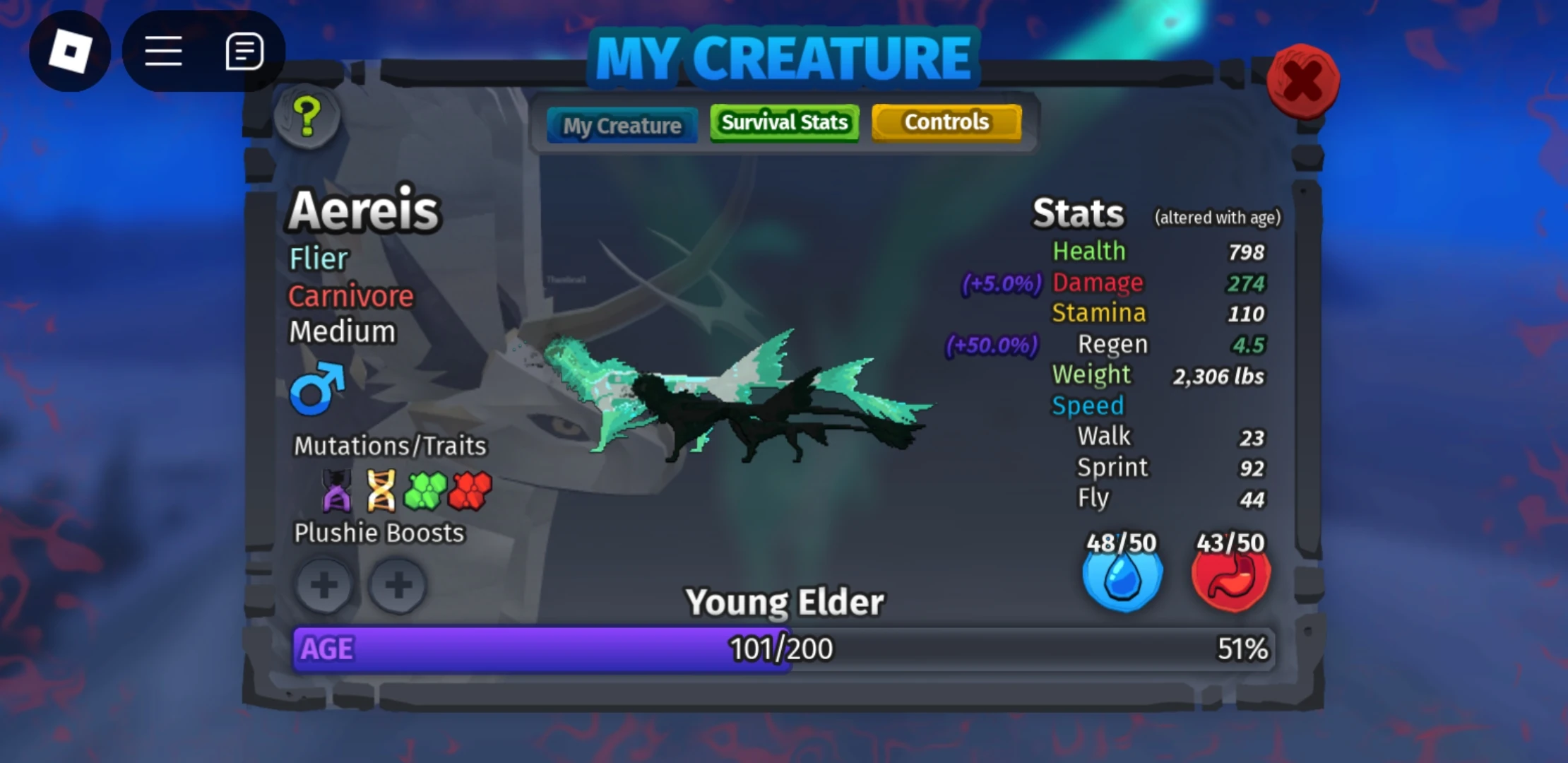Switch to the Survival Stats tab
Screen dimensions: 1568x763
click(x=784, y=122)
